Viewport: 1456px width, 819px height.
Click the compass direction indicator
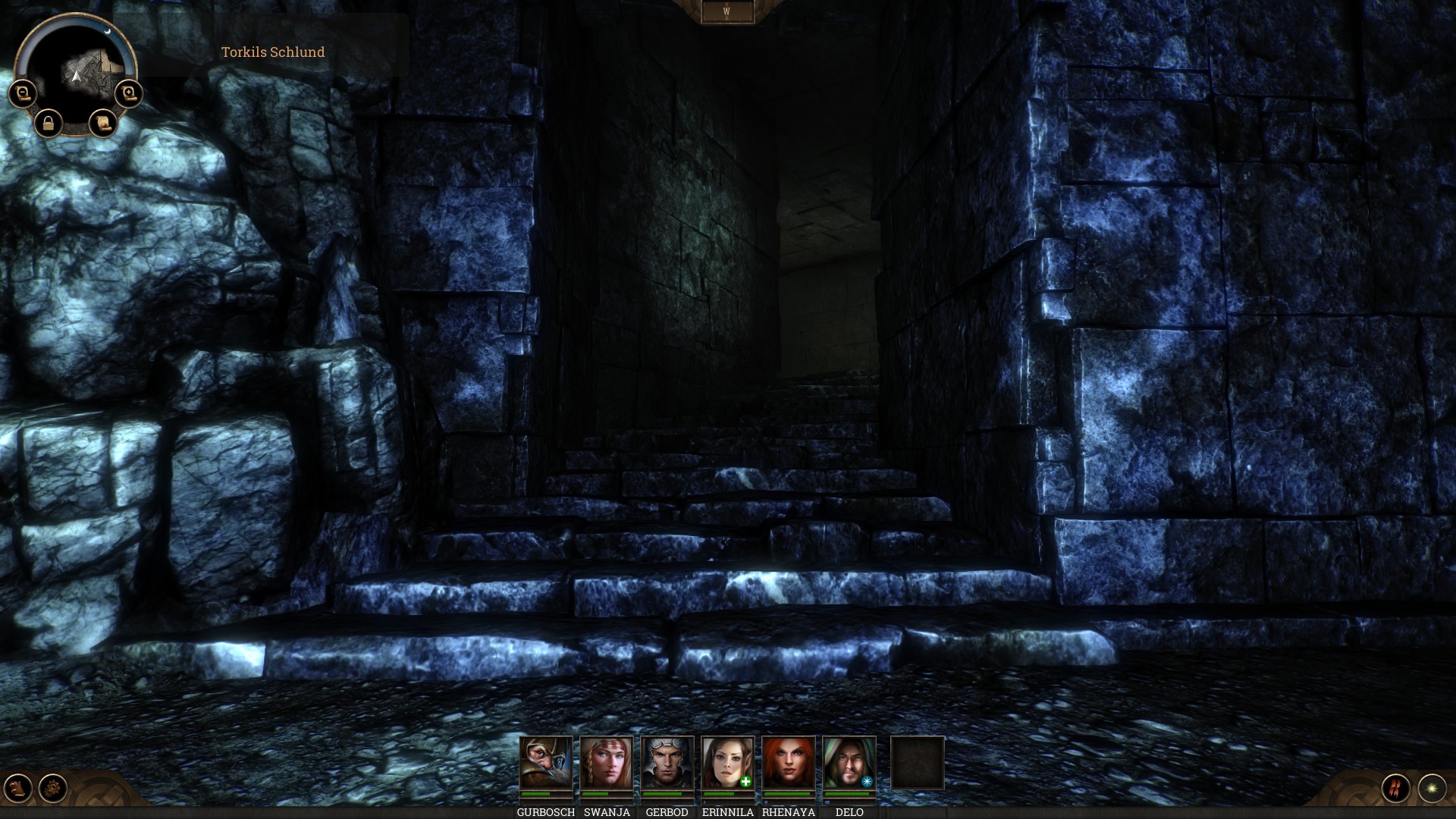(x=727, y=12)
